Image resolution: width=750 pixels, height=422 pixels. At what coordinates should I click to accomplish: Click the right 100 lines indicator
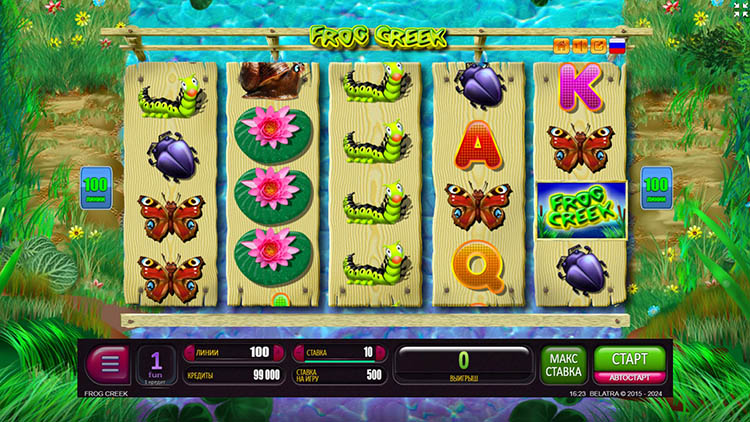point(656,187)
